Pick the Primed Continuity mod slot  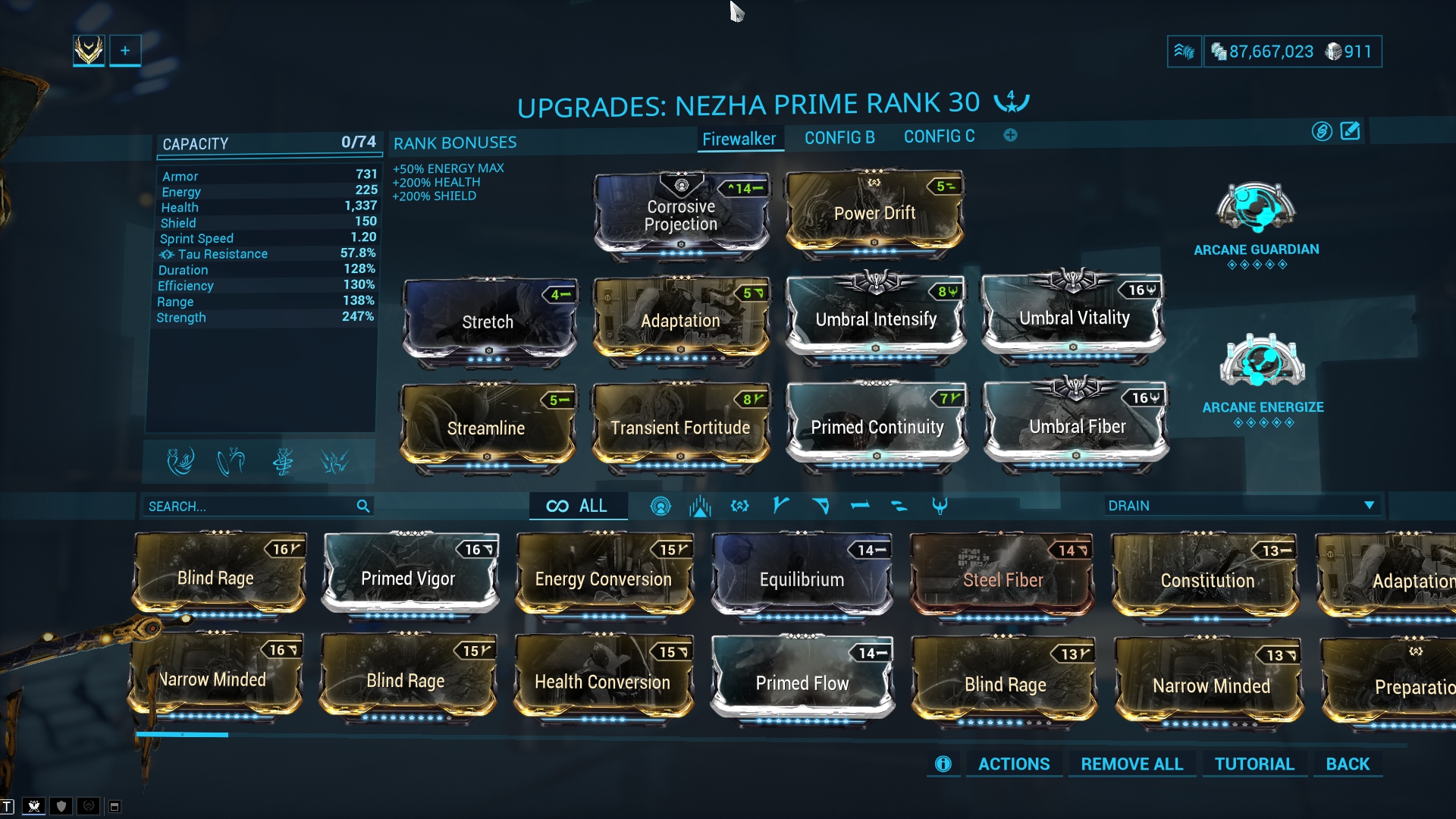click(x=877, y=427)
